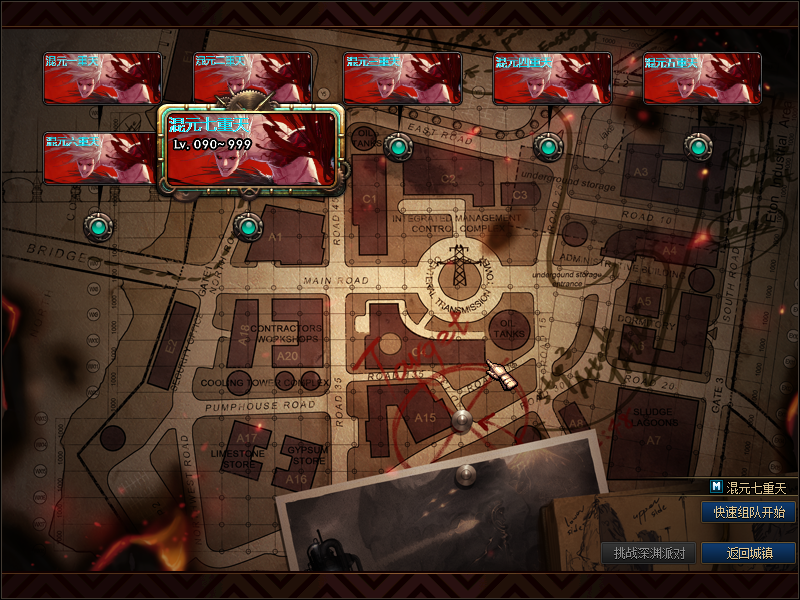Choose the 混元五重天 dungeon tile
The width and height of the screenshot is (800, 600).
702,78
